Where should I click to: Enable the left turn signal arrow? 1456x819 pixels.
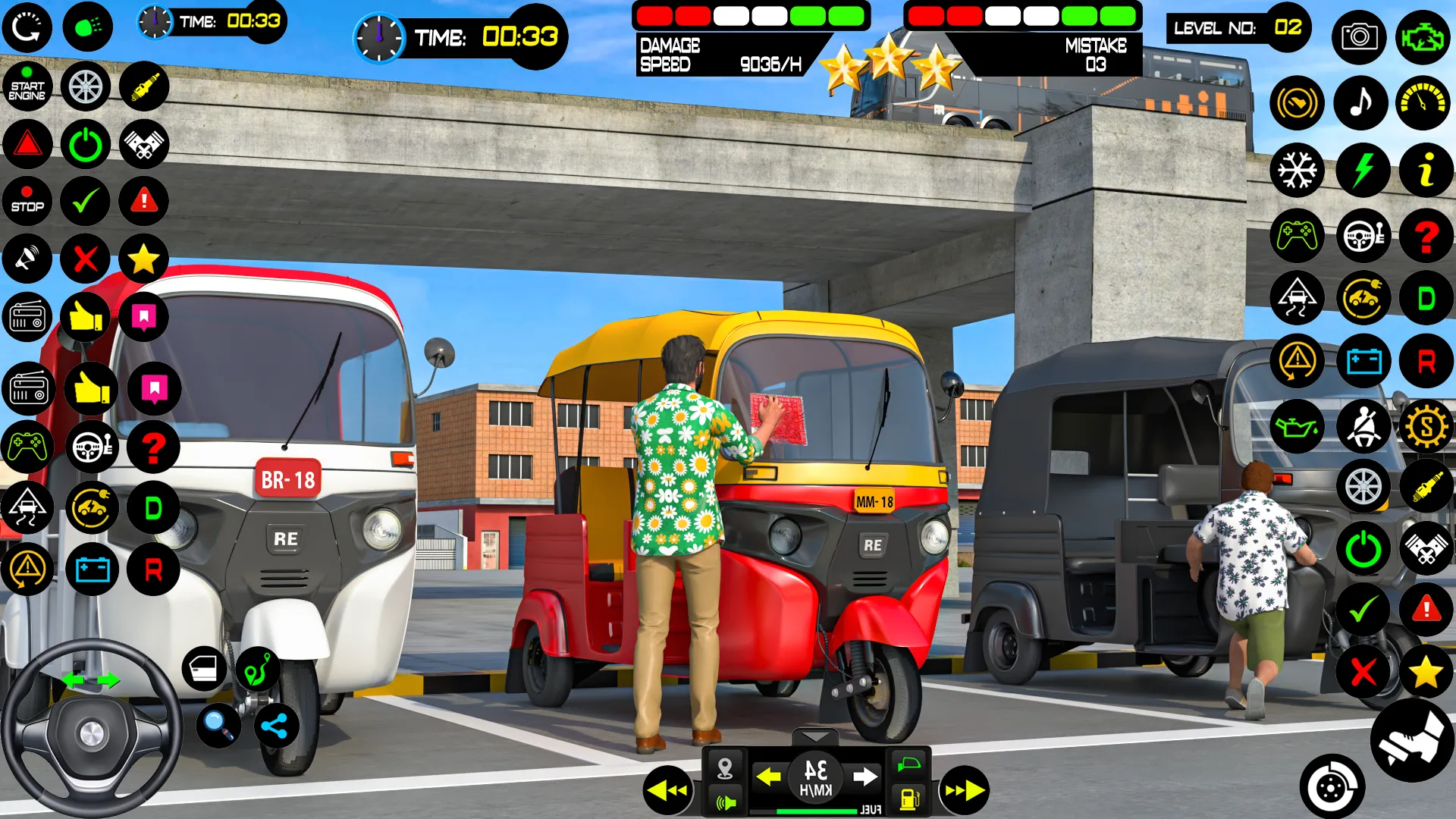click(768, 775)
